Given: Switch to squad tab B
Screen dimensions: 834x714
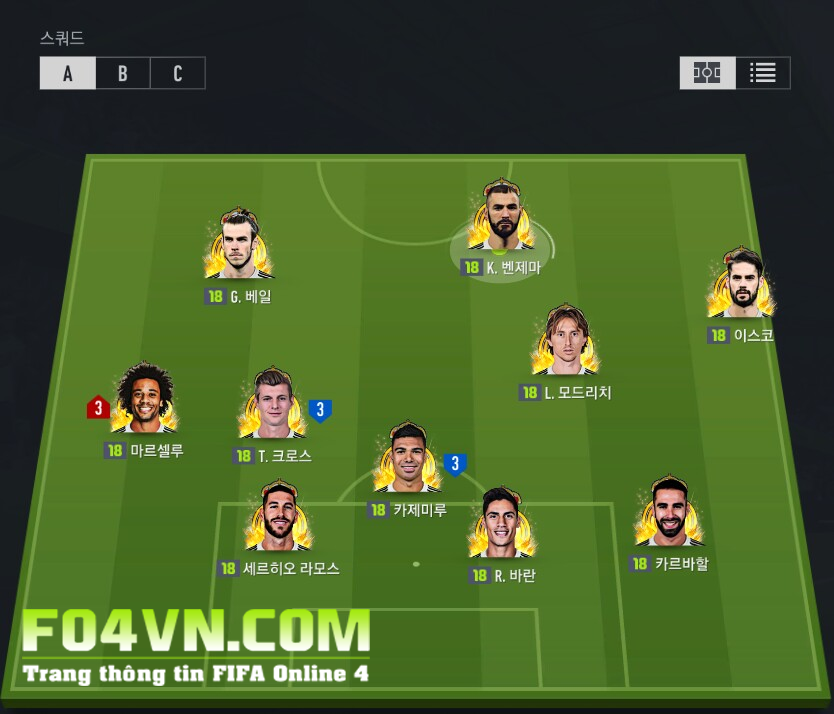Looking at the screenshot, I should (123, 74).
